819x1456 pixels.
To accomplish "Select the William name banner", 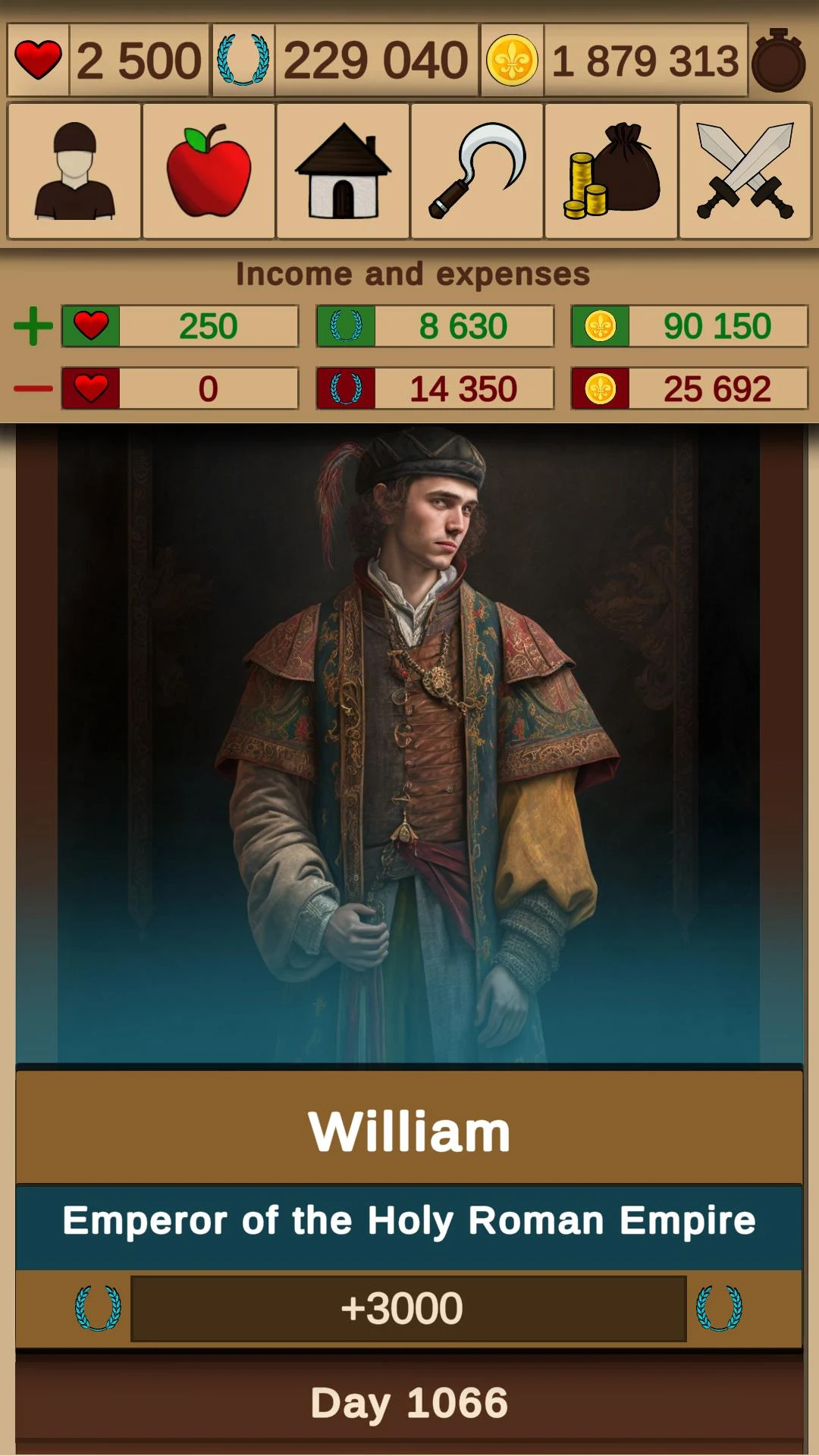I will pos(409,1131).
